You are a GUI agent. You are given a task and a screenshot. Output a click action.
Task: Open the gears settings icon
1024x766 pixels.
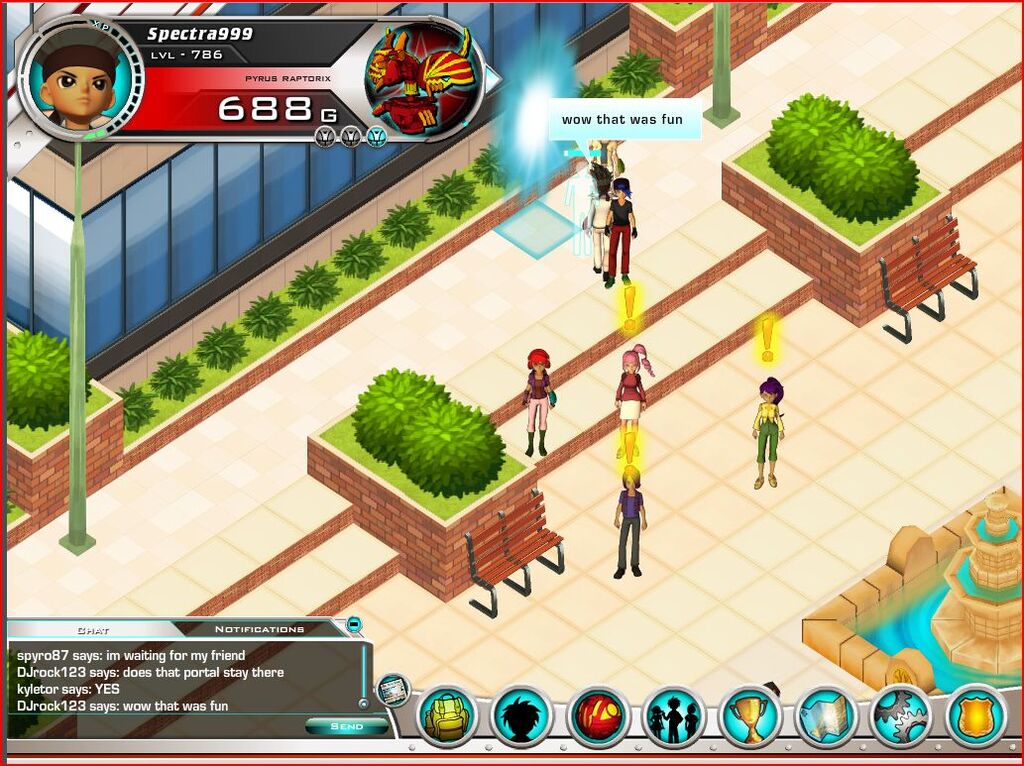pos(901,716)
